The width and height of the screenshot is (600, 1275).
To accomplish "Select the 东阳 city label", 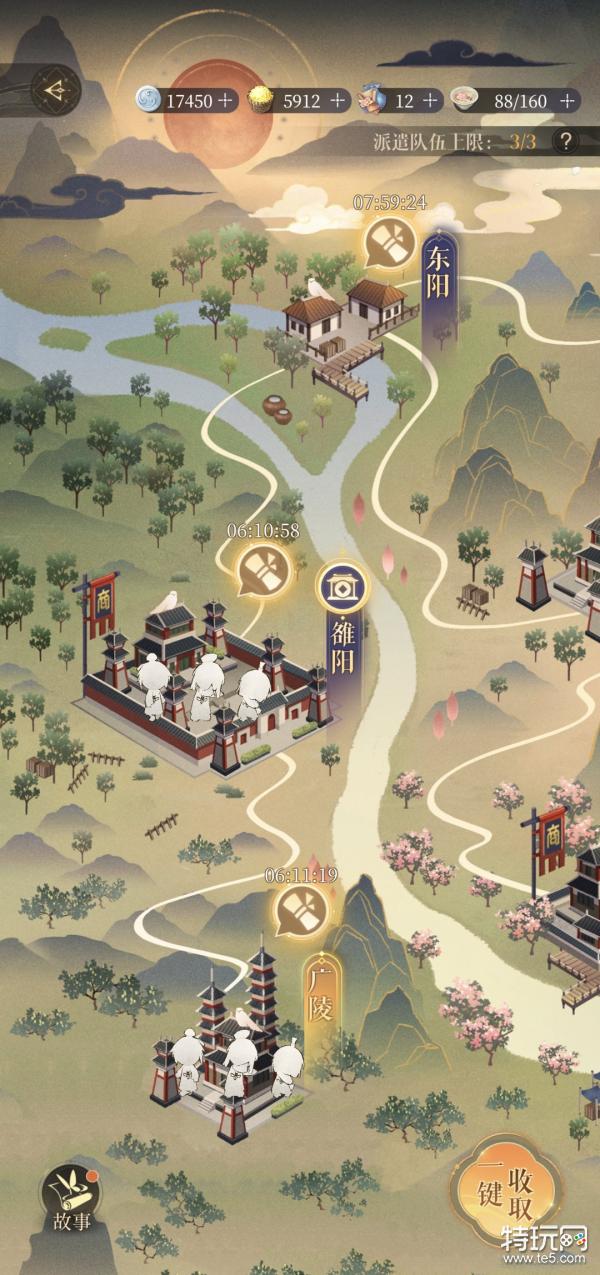I will point(437,274).
